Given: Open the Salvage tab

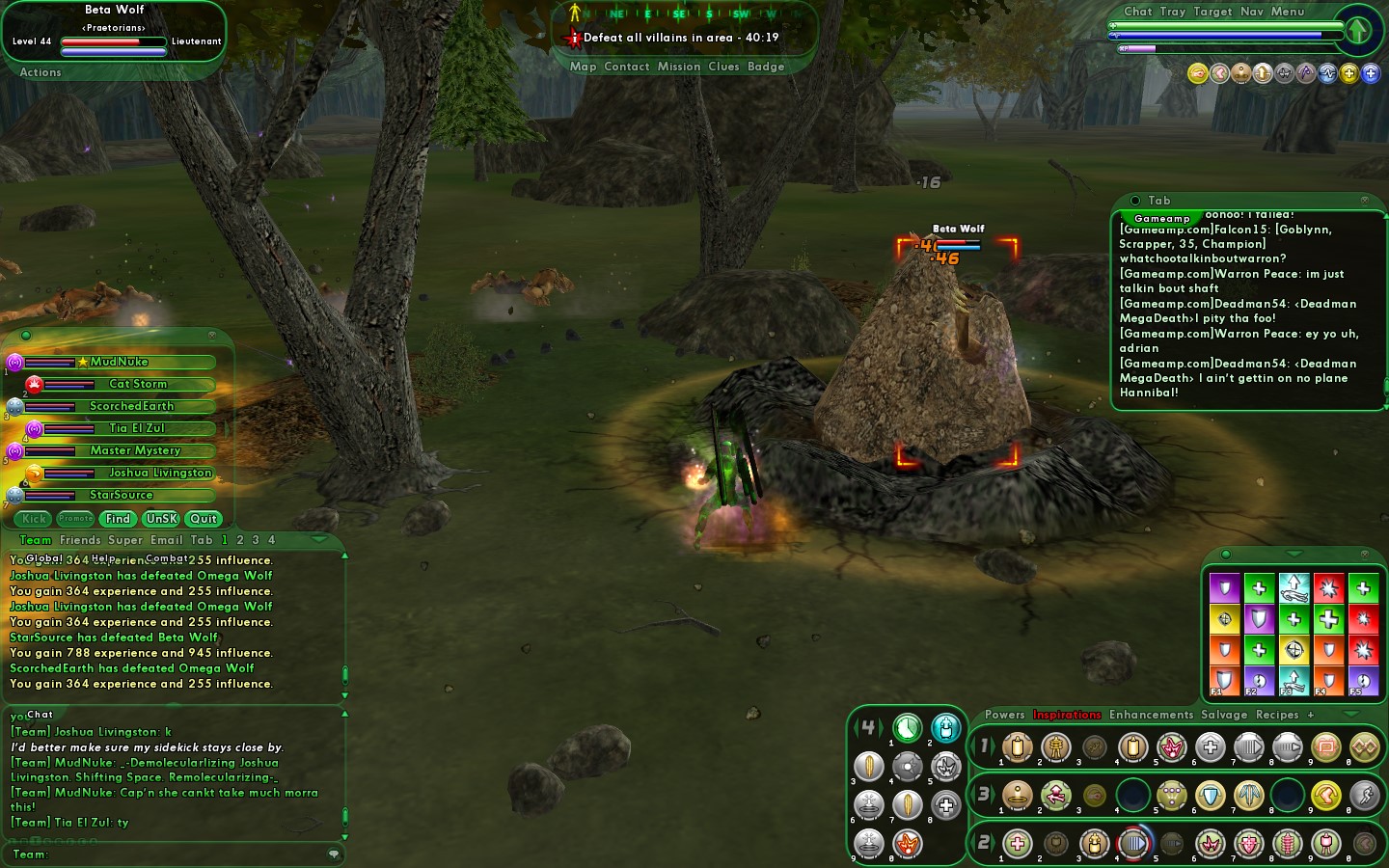Looking at the screenshot, I should click(x=1224, y=715).
